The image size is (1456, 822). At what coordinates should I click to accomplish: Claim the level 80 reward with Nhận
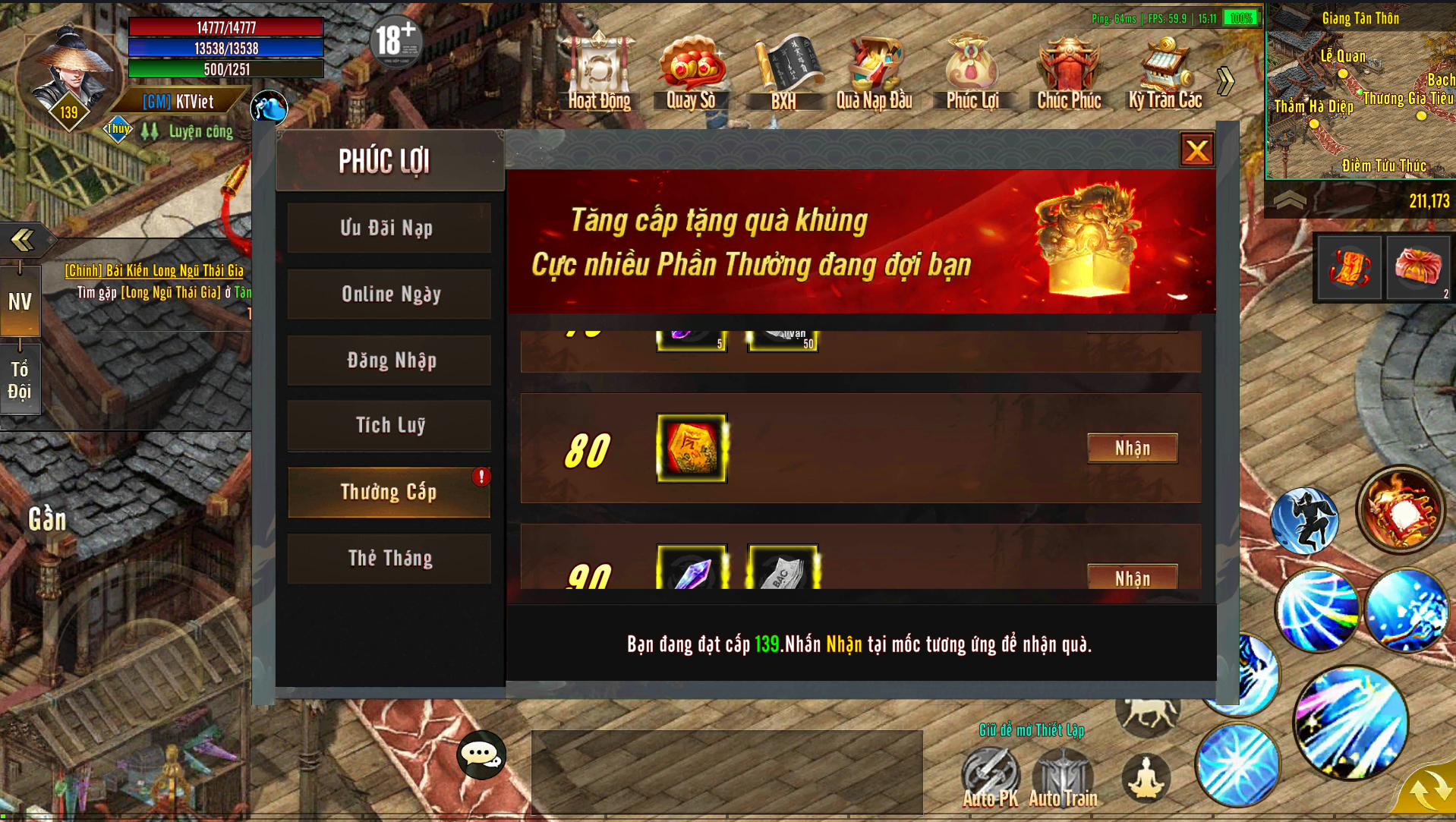pyautogui.click(x=1132, y=449)
